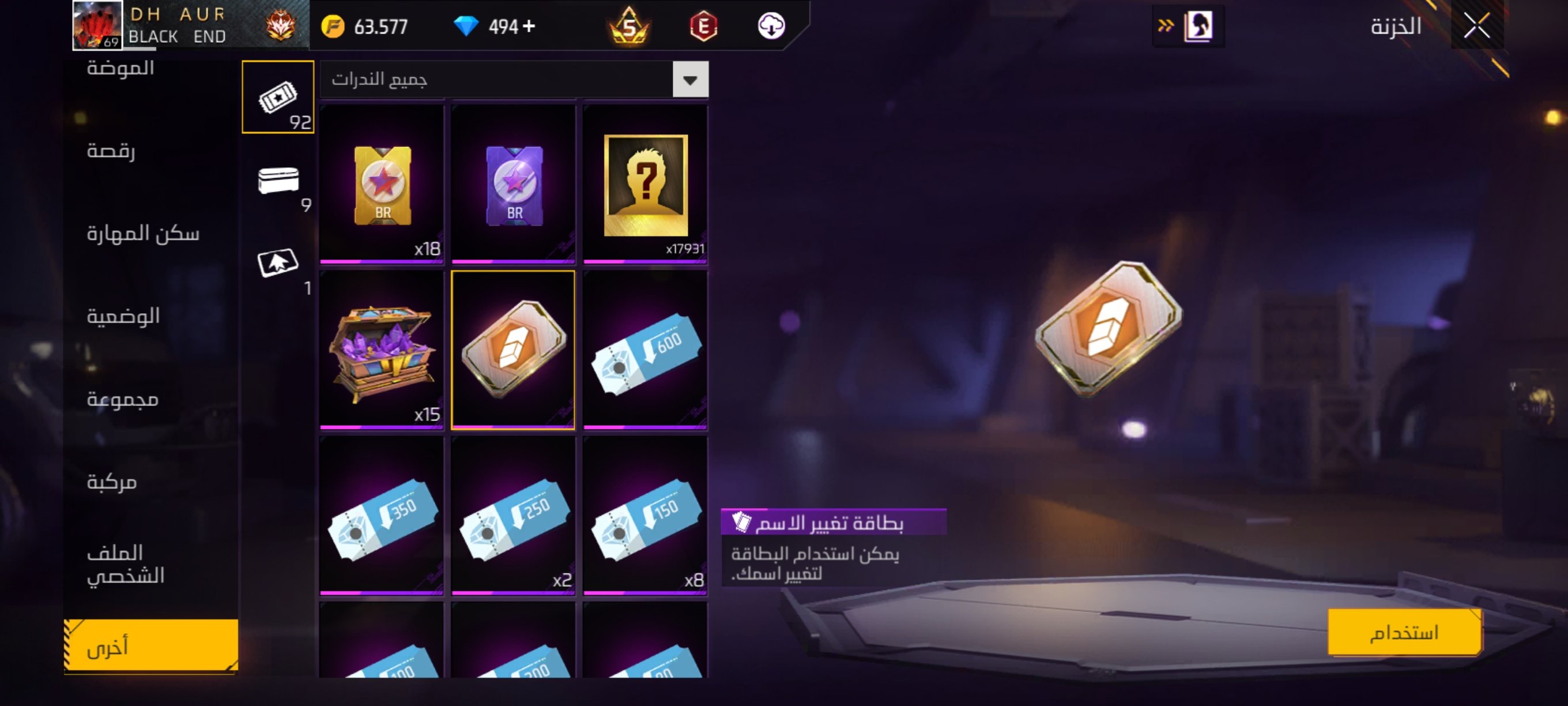Select the 150 diamond discount voucher

(x=645, y=515)
